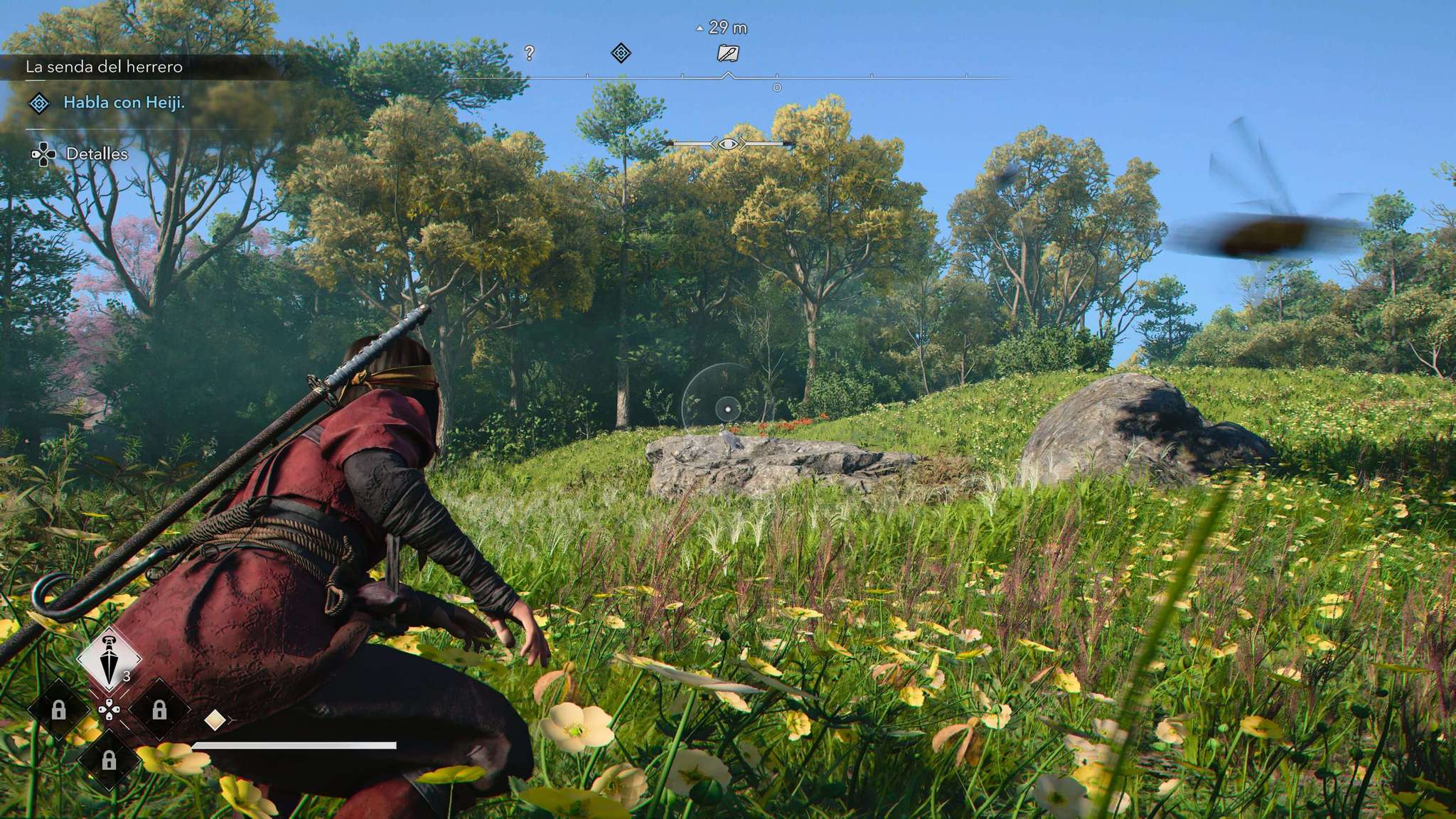The width and height of the screenshot is (1456, 819).
Task: Click the question mark compass marker
Action: pos(529,53)
